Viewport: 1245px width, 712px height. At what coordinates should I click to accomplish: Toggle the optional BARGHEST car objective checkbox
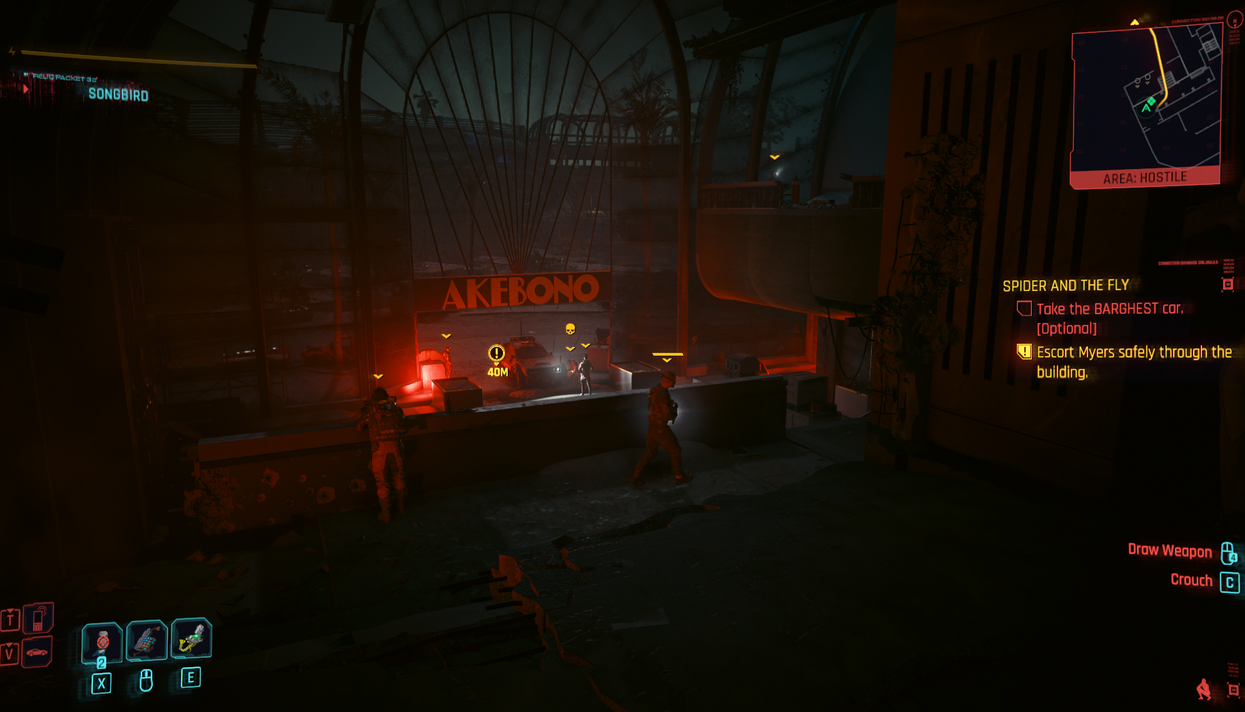point(1024,309)
